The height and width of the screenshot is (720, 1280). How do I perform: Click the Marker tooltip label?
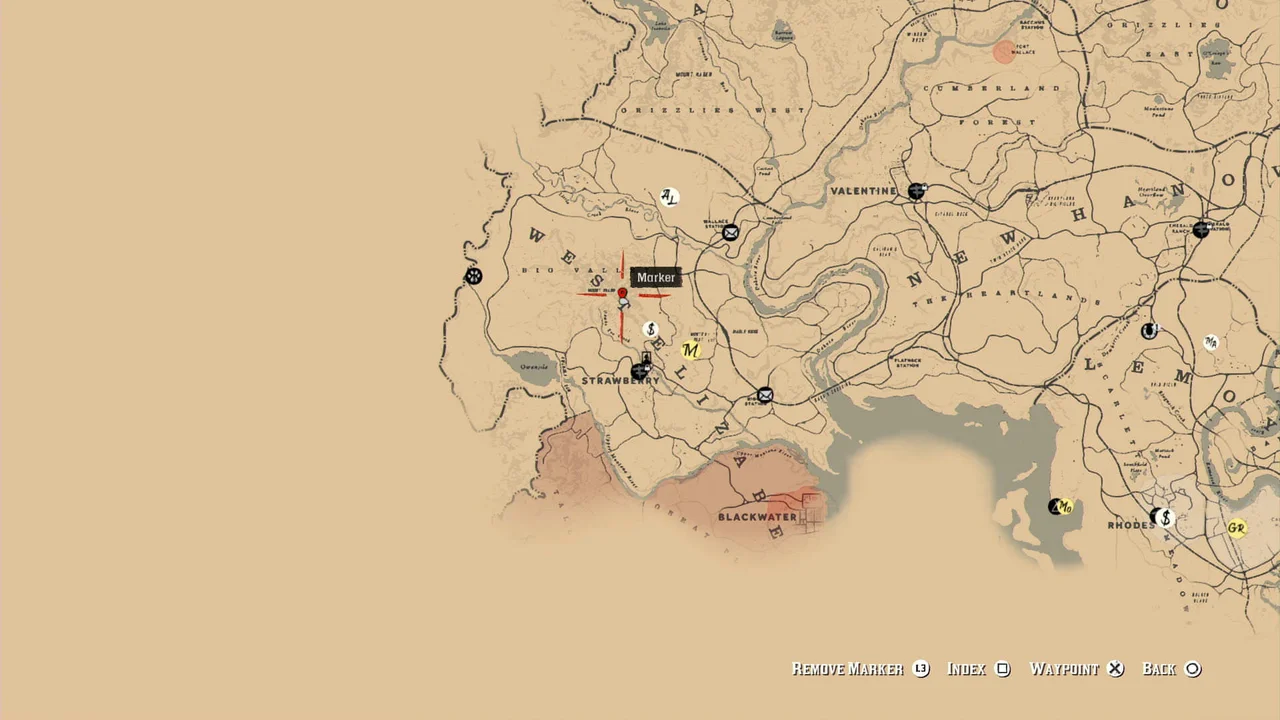tap(655, 277)
